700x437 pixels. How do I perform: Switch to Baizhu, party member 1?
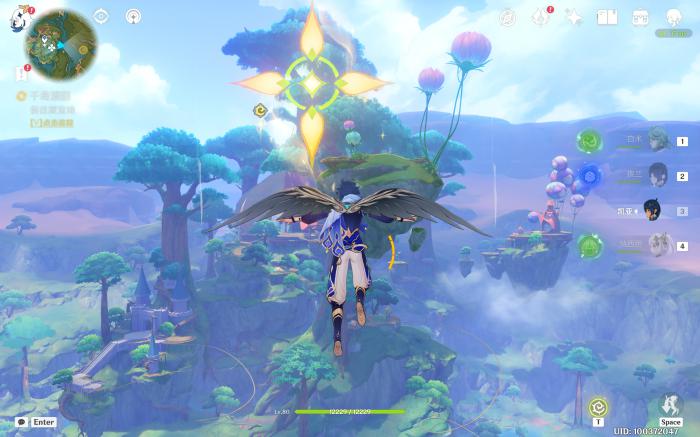657,140
